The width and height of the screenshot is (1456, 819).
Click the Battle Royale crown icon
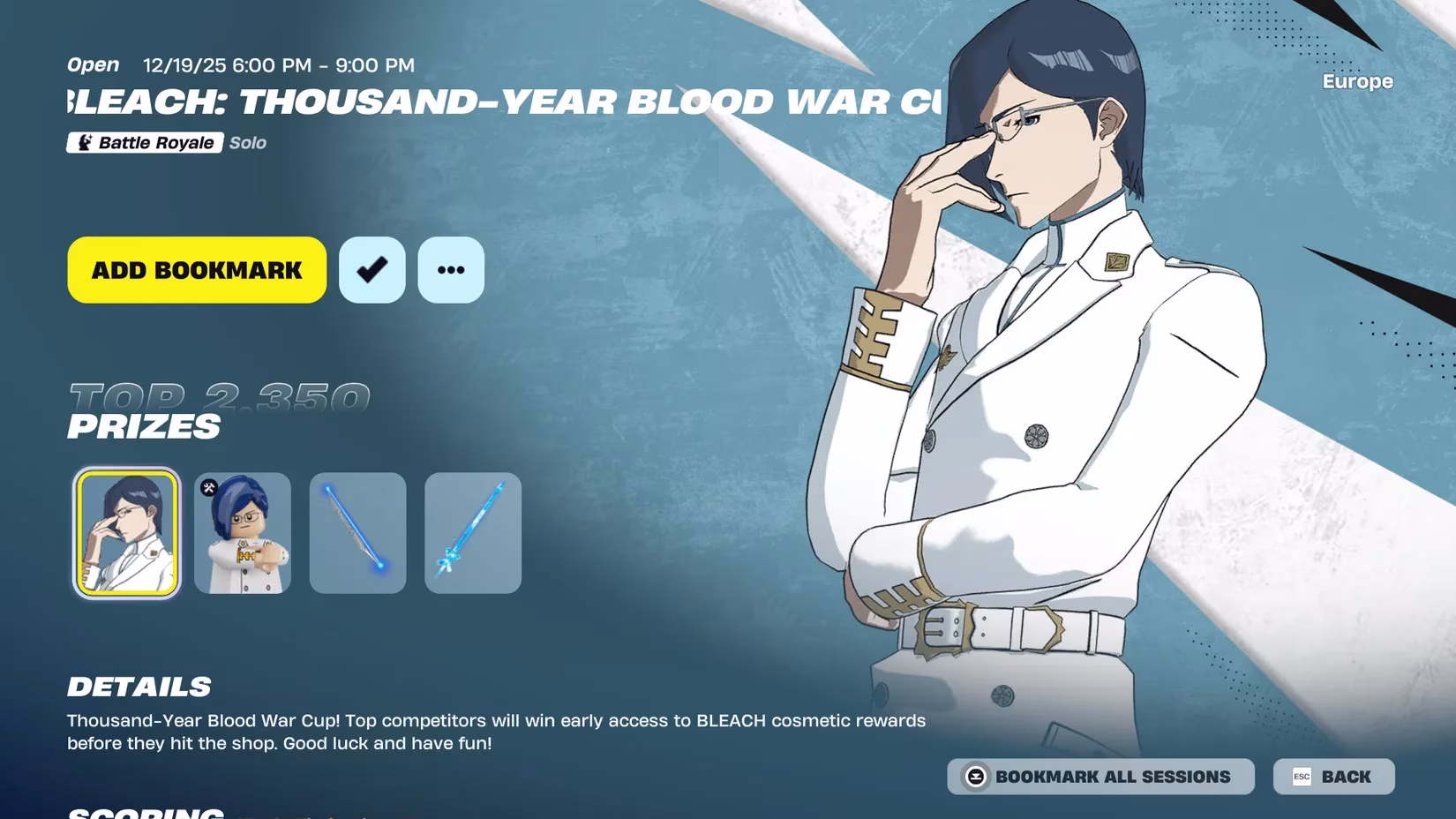(x=85, y=142)
